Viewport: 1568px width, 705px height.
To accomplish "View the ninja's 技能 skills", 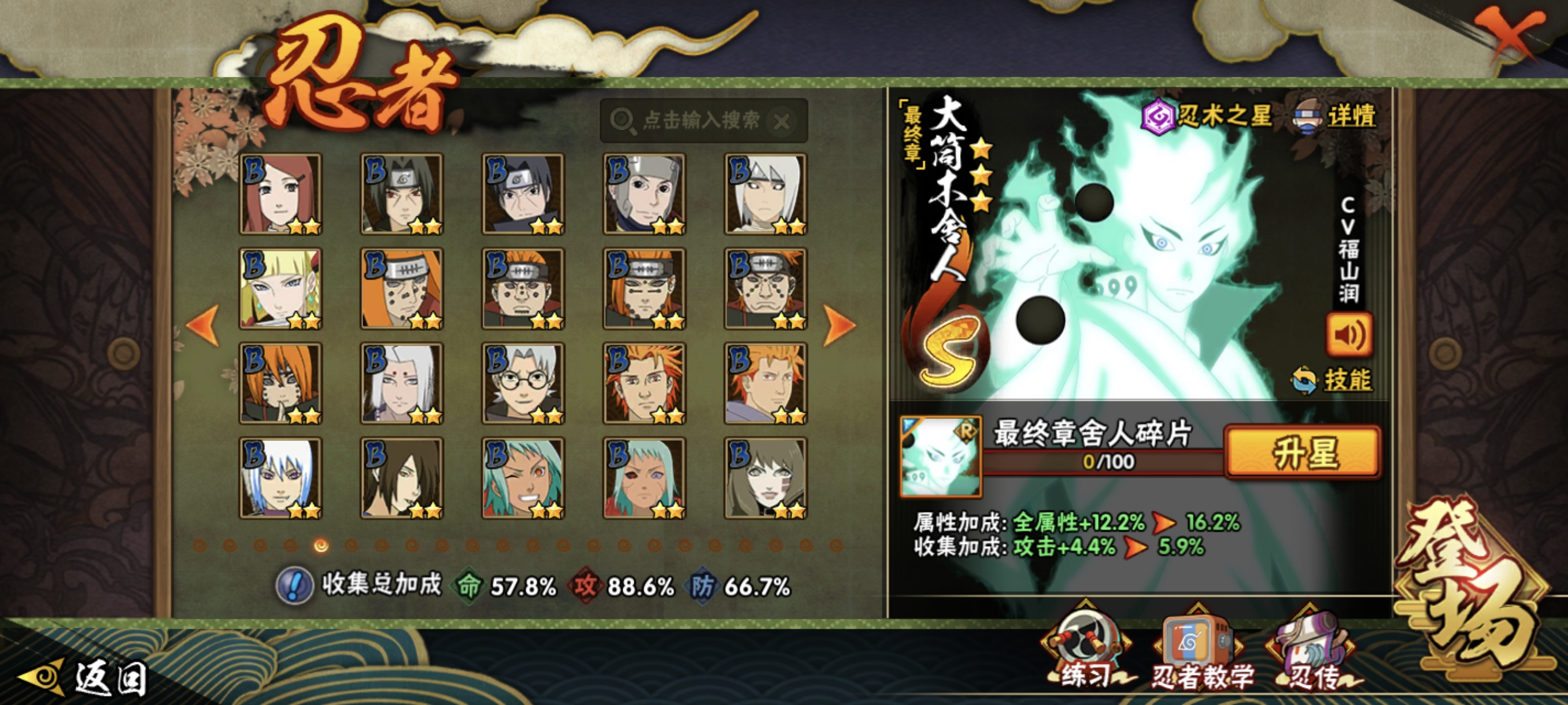I will tap(1332, 380).
